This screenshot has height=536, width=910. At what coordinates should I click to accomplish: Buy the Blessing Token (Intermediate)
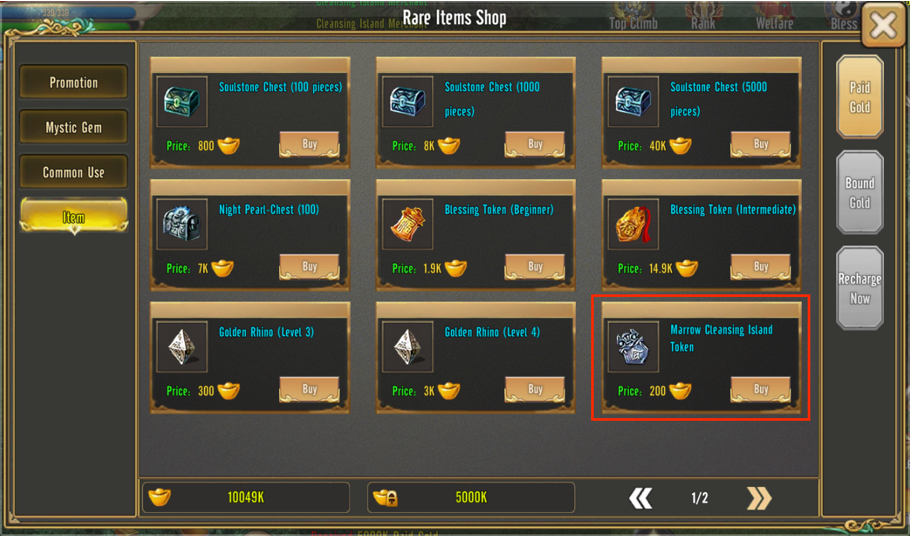point(761,267)
